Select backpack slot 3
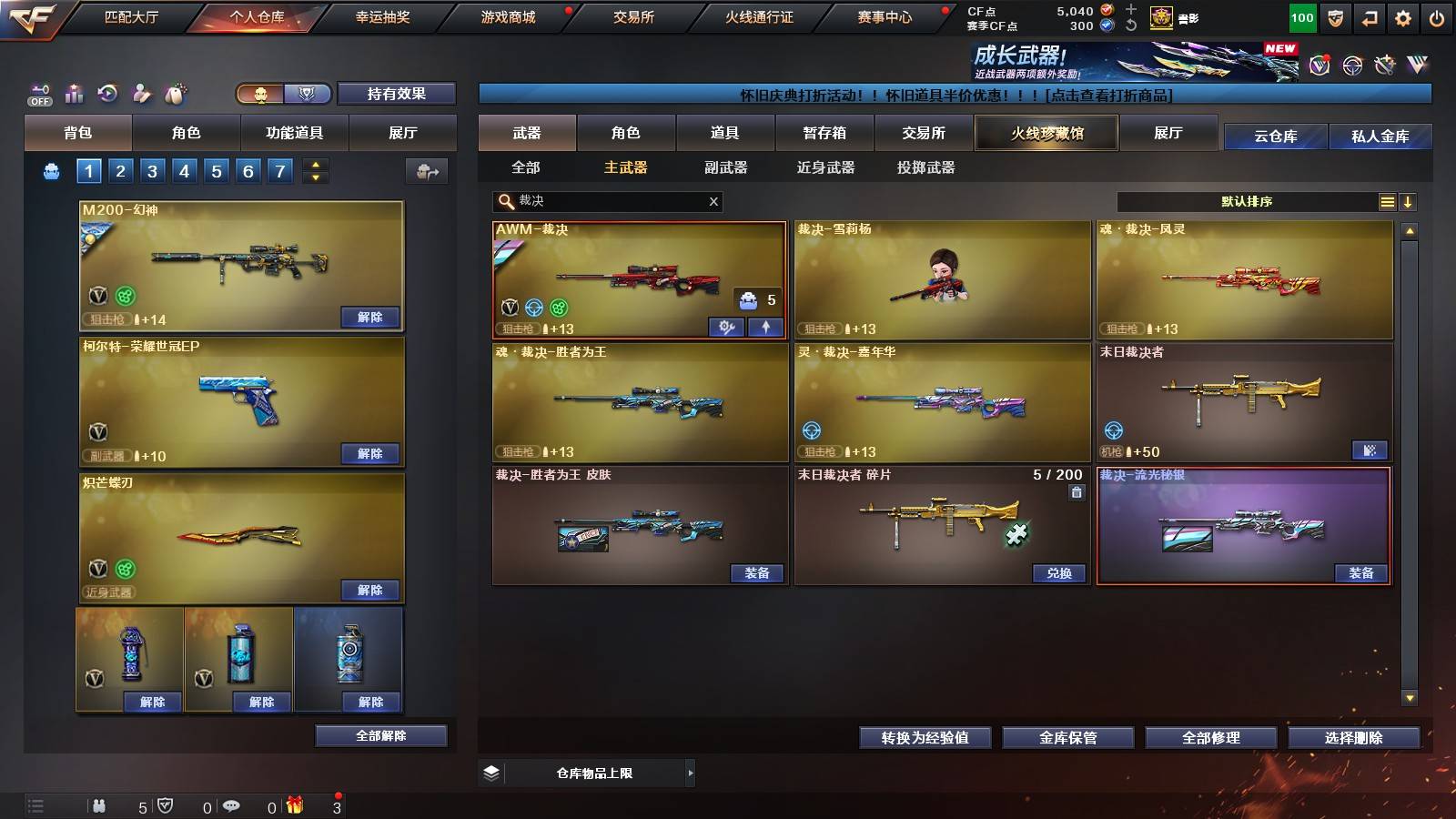Screen dimensions: 1456x819 [151, 169]
